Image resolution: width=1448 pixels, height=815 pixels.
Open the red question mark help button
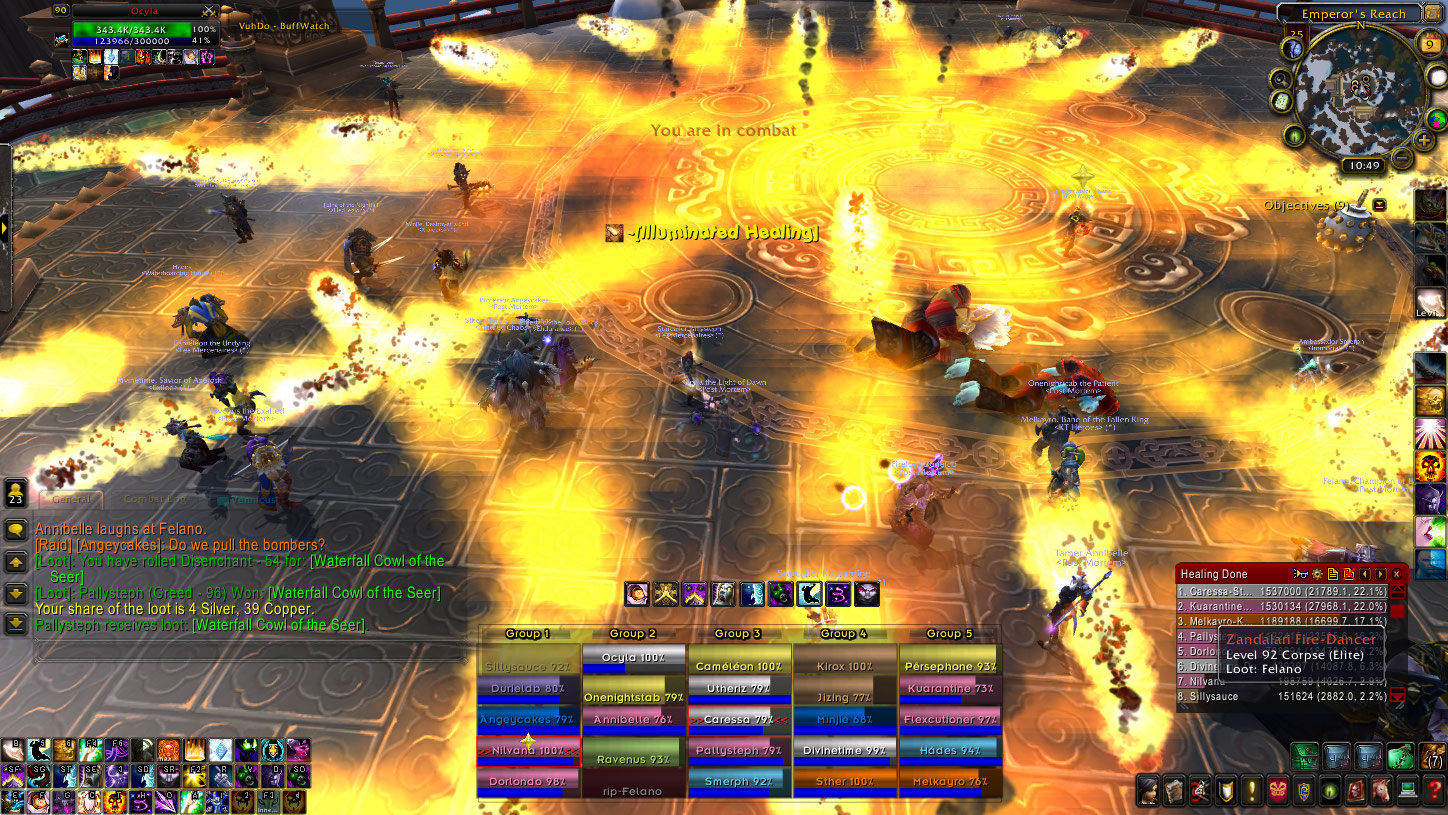pos(1435,790)
